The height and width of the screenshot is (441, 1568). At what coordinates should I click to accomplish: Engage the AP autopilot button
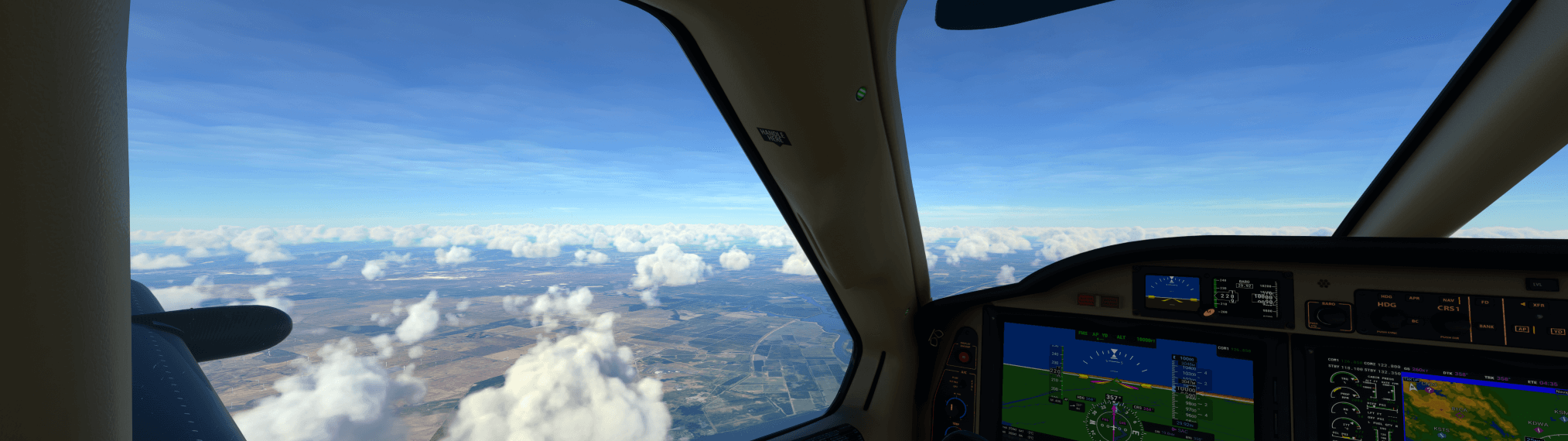click(x=1522, y=329)
